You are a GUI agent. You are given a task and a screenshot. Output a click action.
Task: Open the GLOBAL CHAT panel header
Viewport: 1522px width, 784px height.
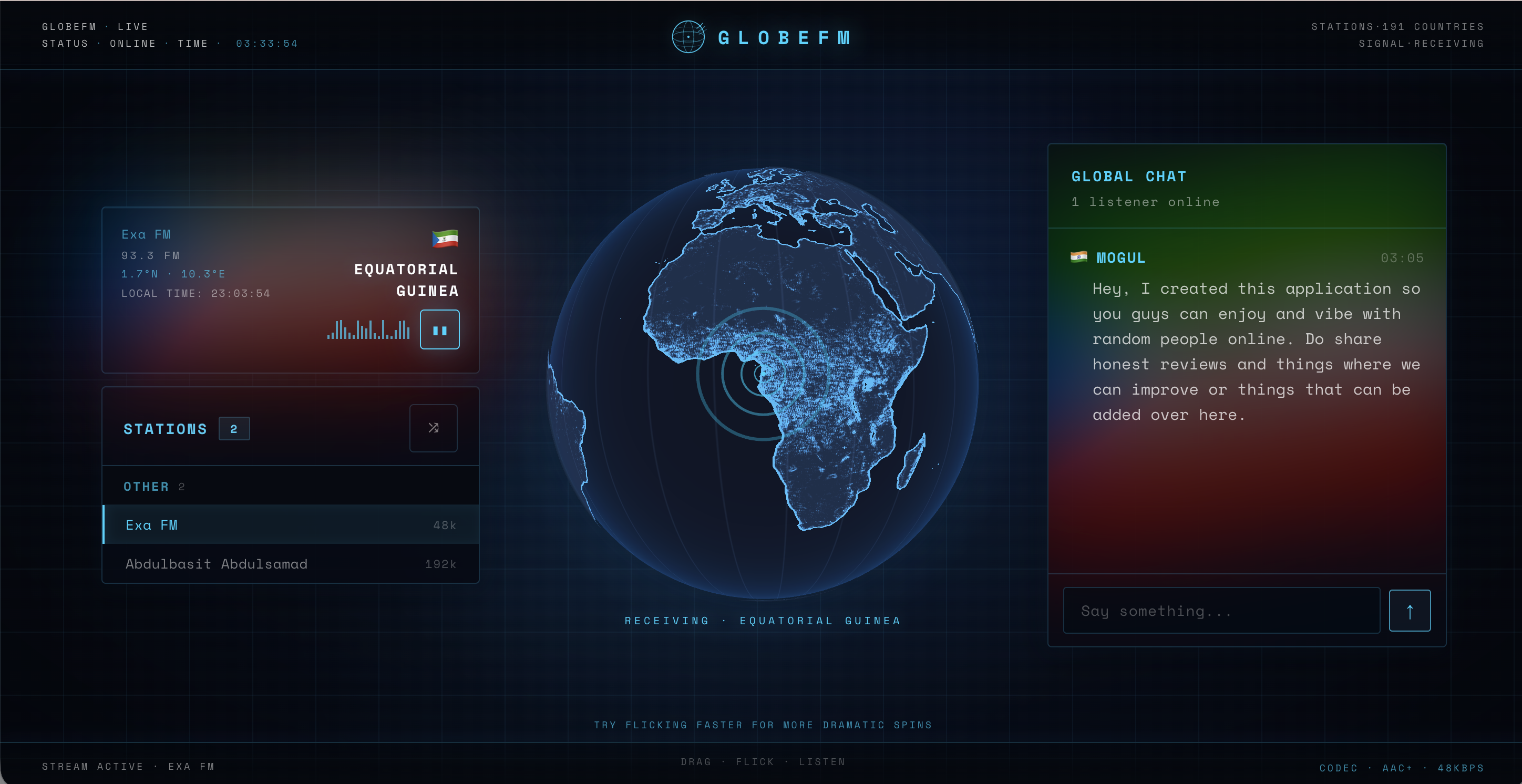(1128, 176)
